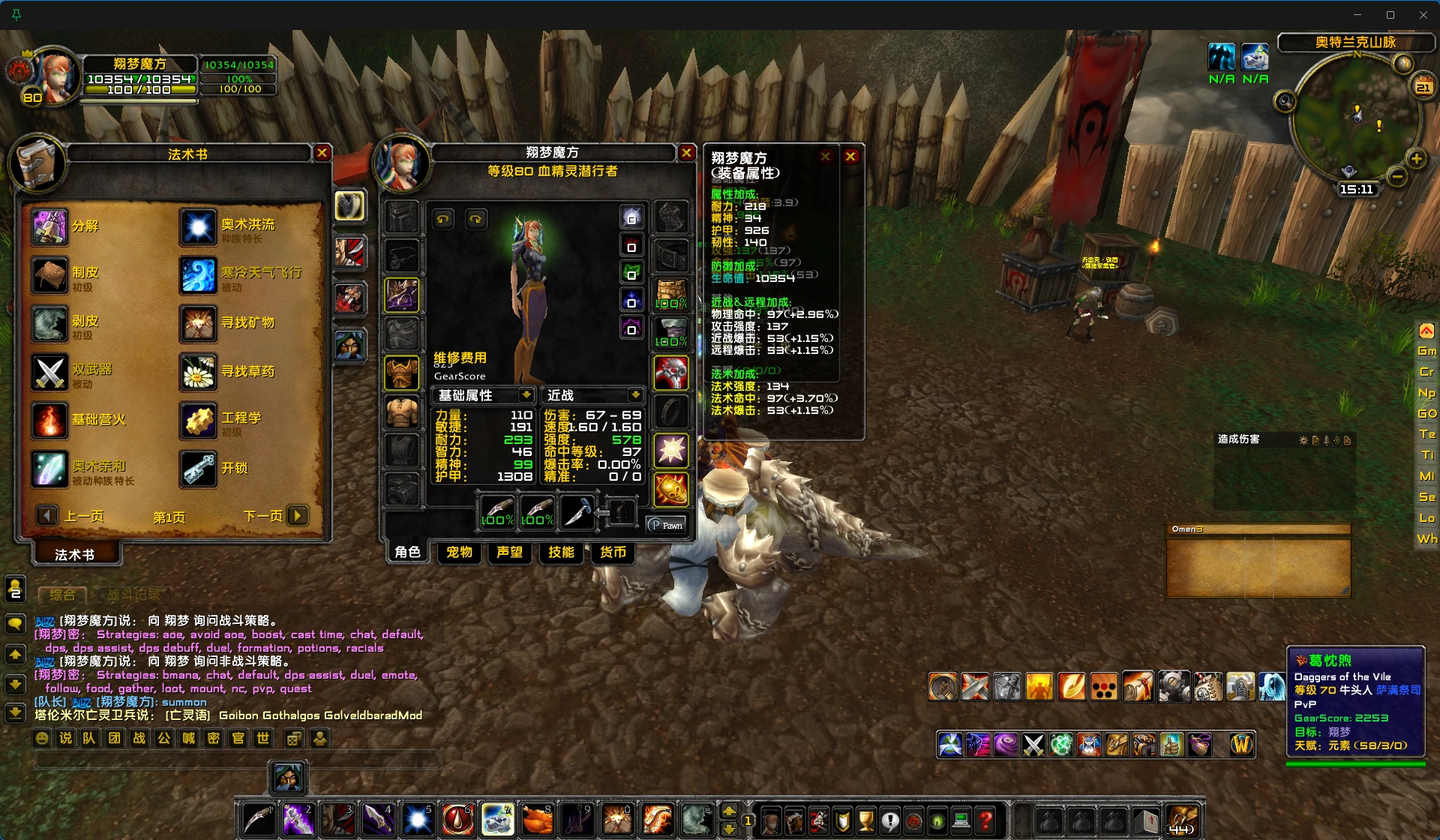Maximize the game window
The height and width of the screenshot is (840, 1440).
point(1390,15)
